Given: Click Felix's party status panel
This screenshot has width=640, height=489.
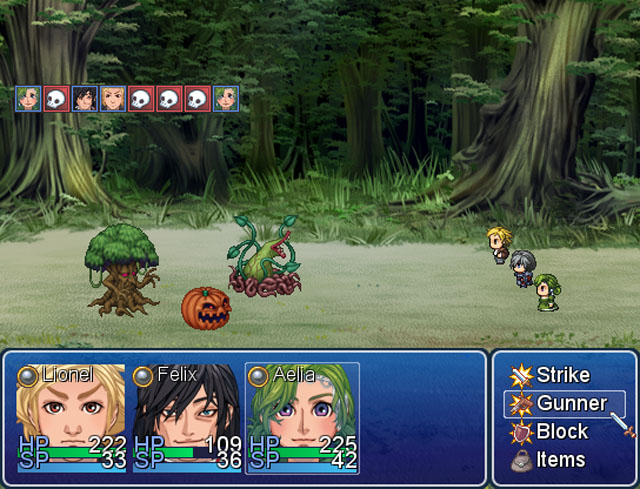Looking at the screenshot, I should [187, 418].
